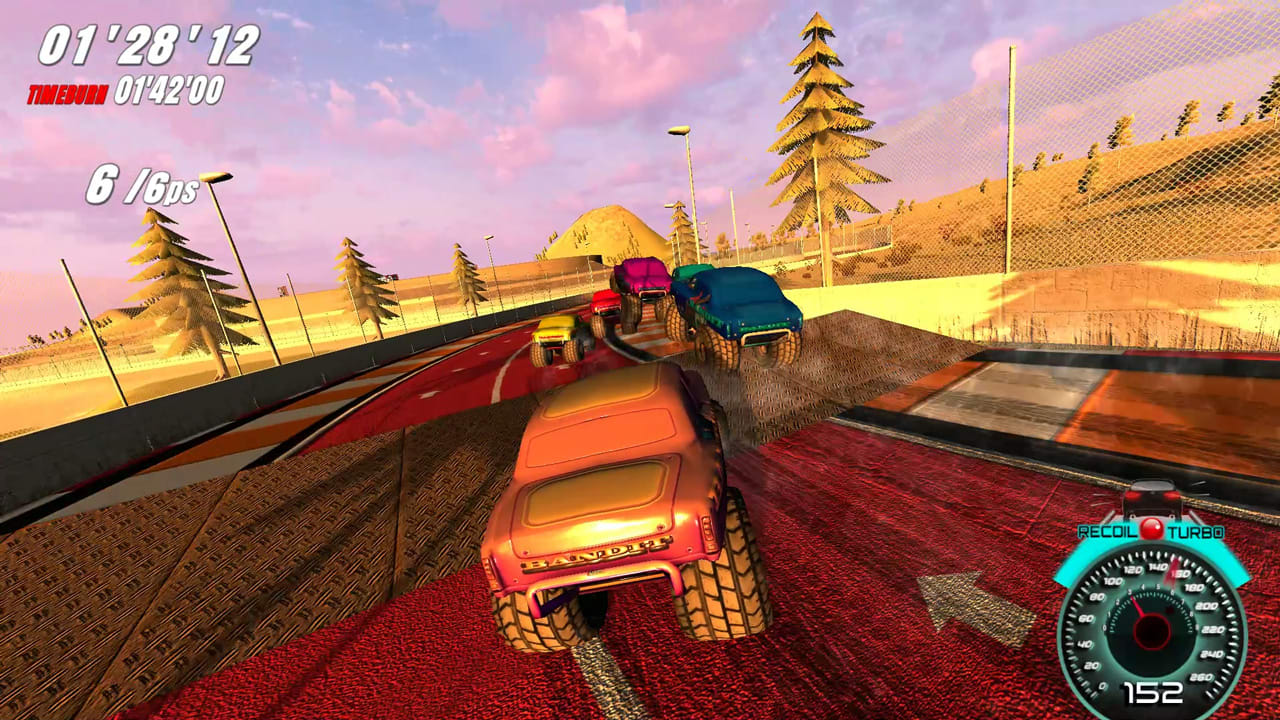The height and width of the screenshot is (720, 1280).
Task: Click the red TURBO indicator light
Action: [x=1152, y=530]
